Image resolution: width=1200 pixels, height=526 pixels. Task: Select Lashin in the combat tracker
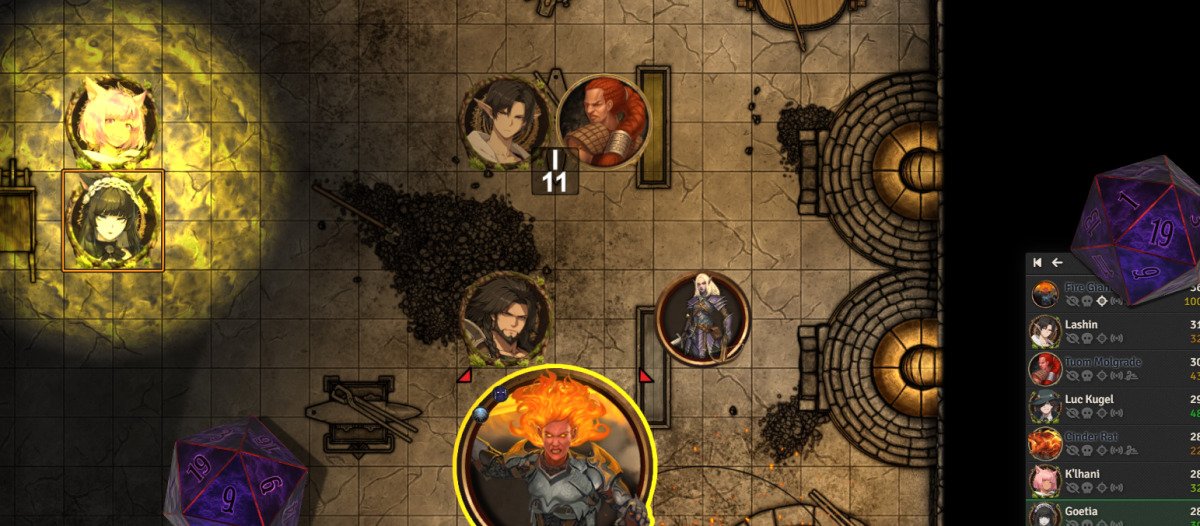[1081, 325]
